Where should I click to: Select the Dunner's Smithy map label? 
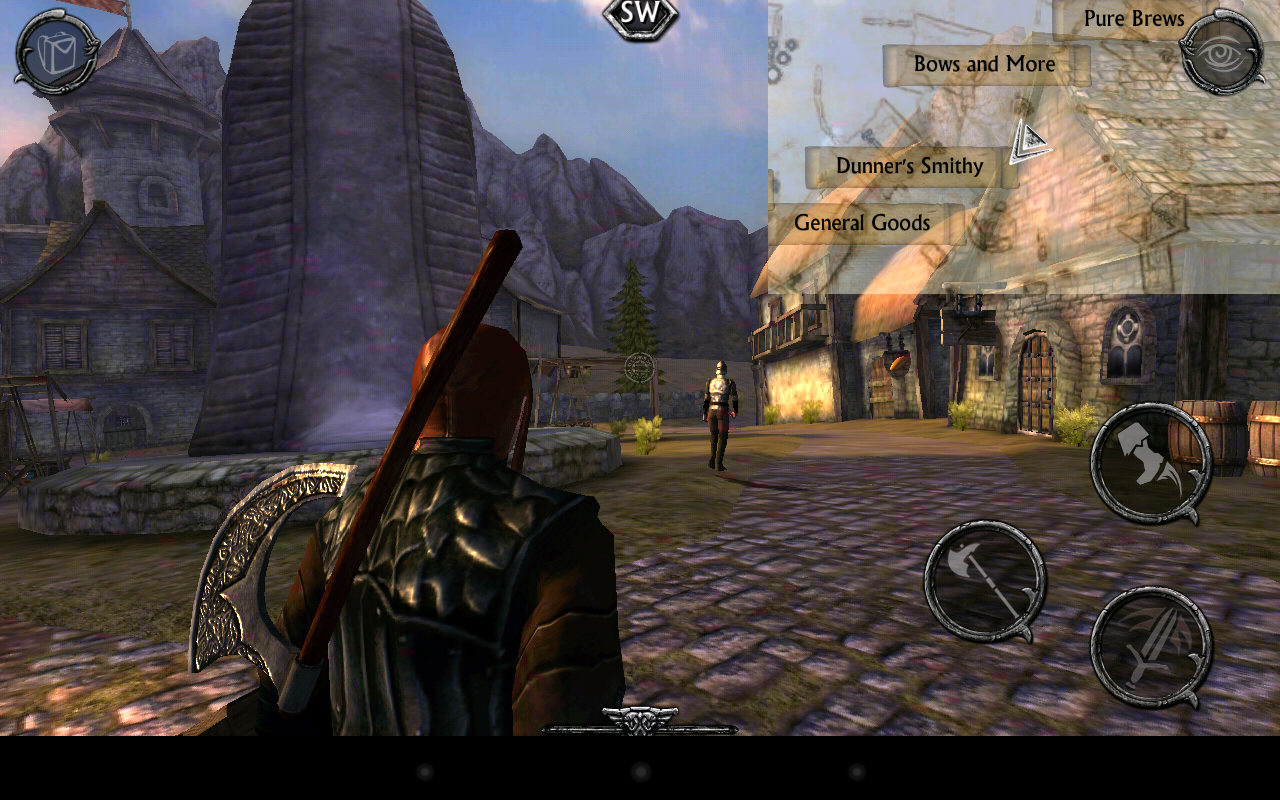[x=909, y=166]
